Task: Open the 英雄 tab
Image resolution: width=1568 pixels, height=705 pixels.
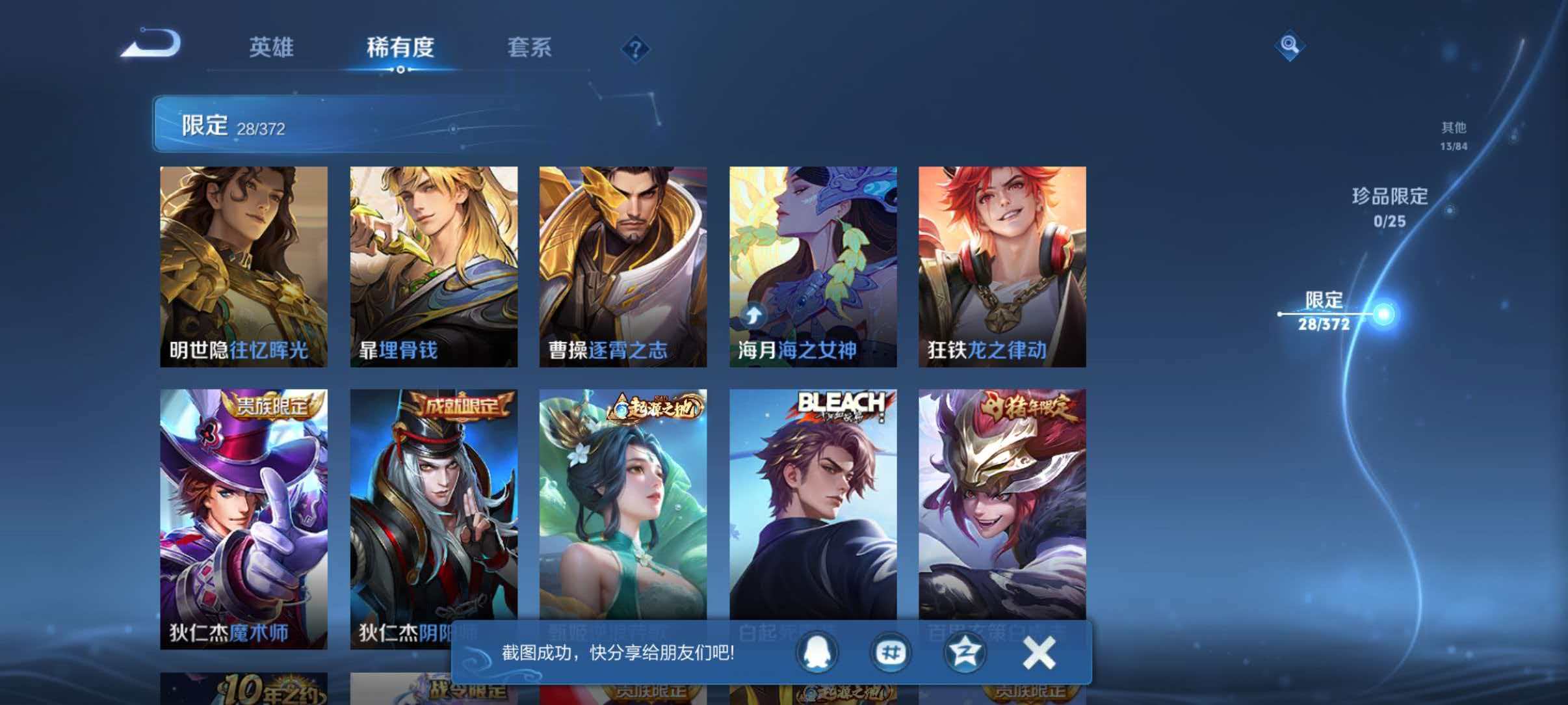Action: pos(274,47)
